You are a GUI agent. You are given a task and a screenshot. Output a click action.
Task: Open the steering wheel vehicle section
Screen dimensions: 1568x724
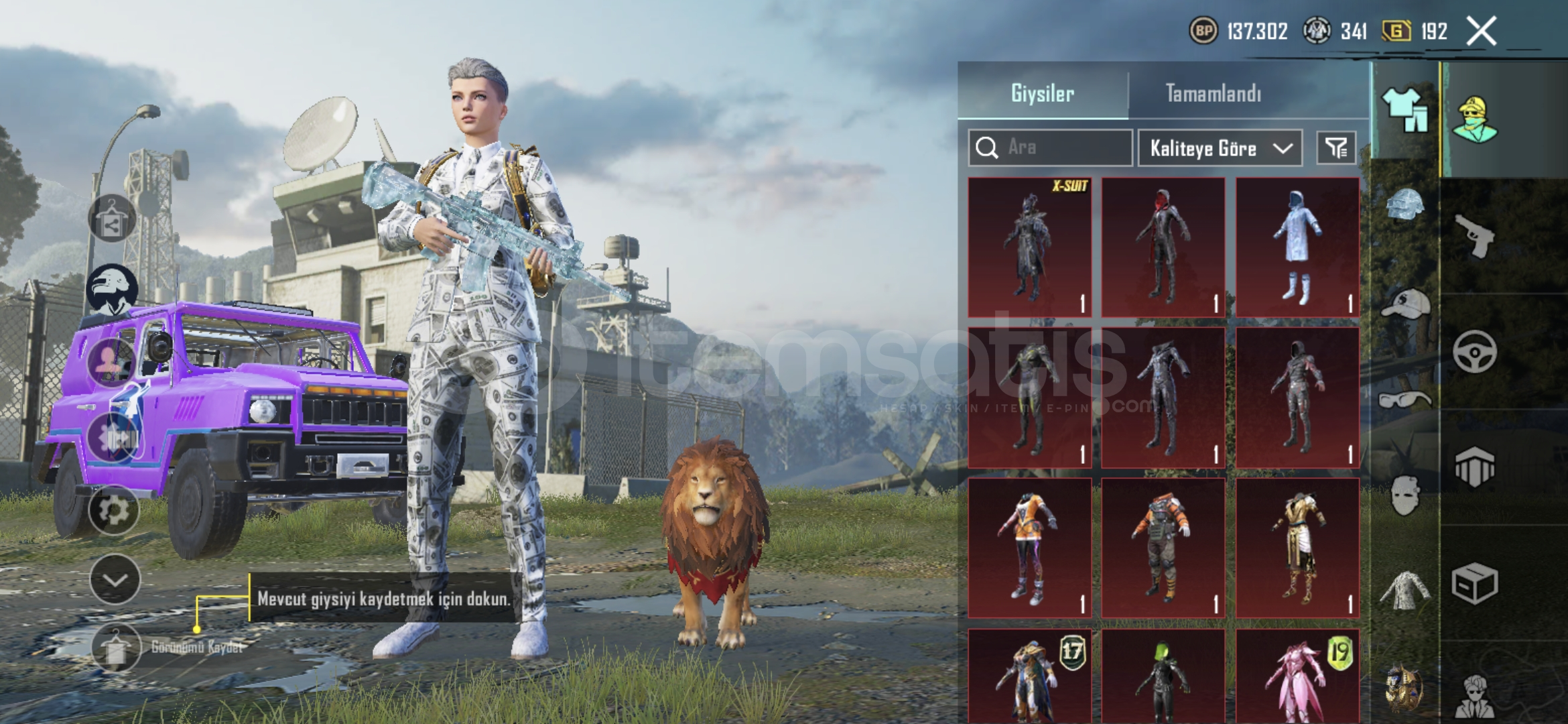1476,351
